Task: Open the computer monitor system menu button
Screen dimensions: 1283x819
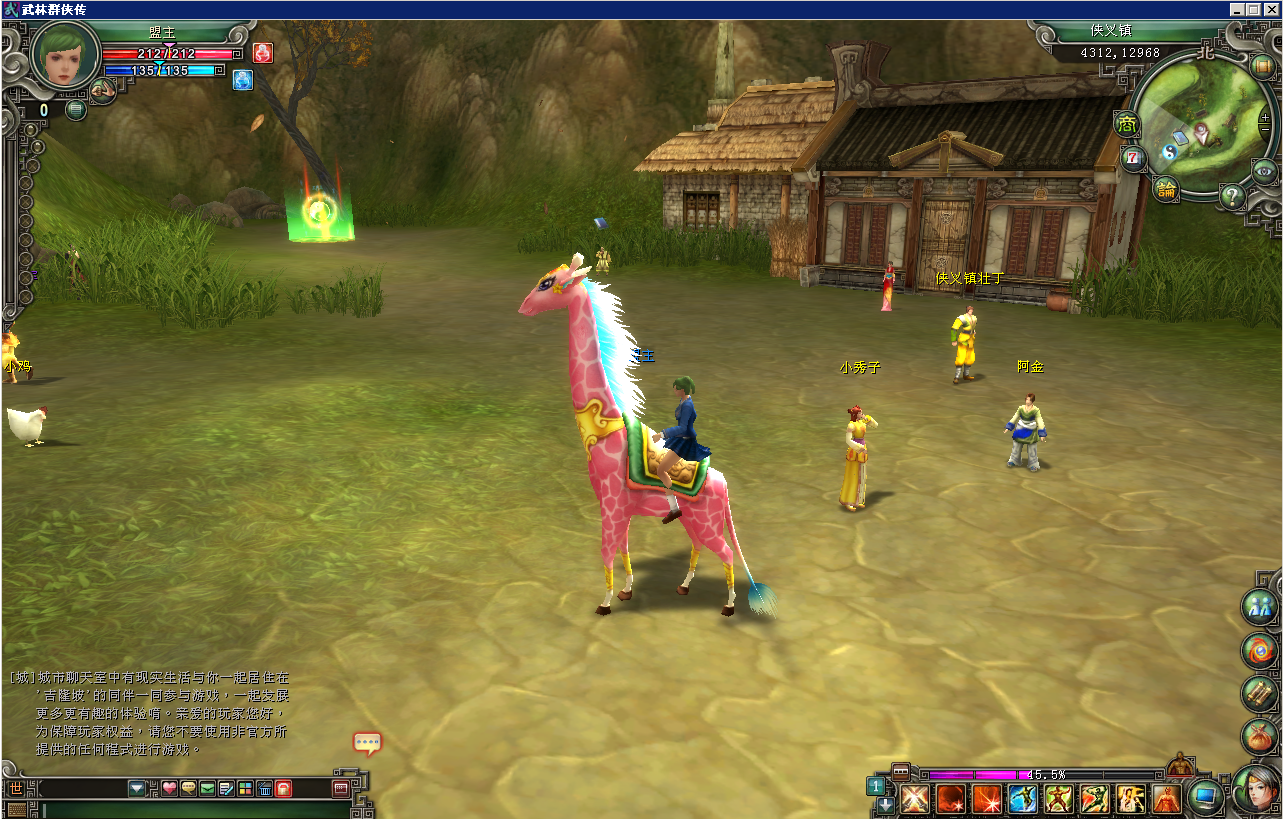Action: (1205, 796)
